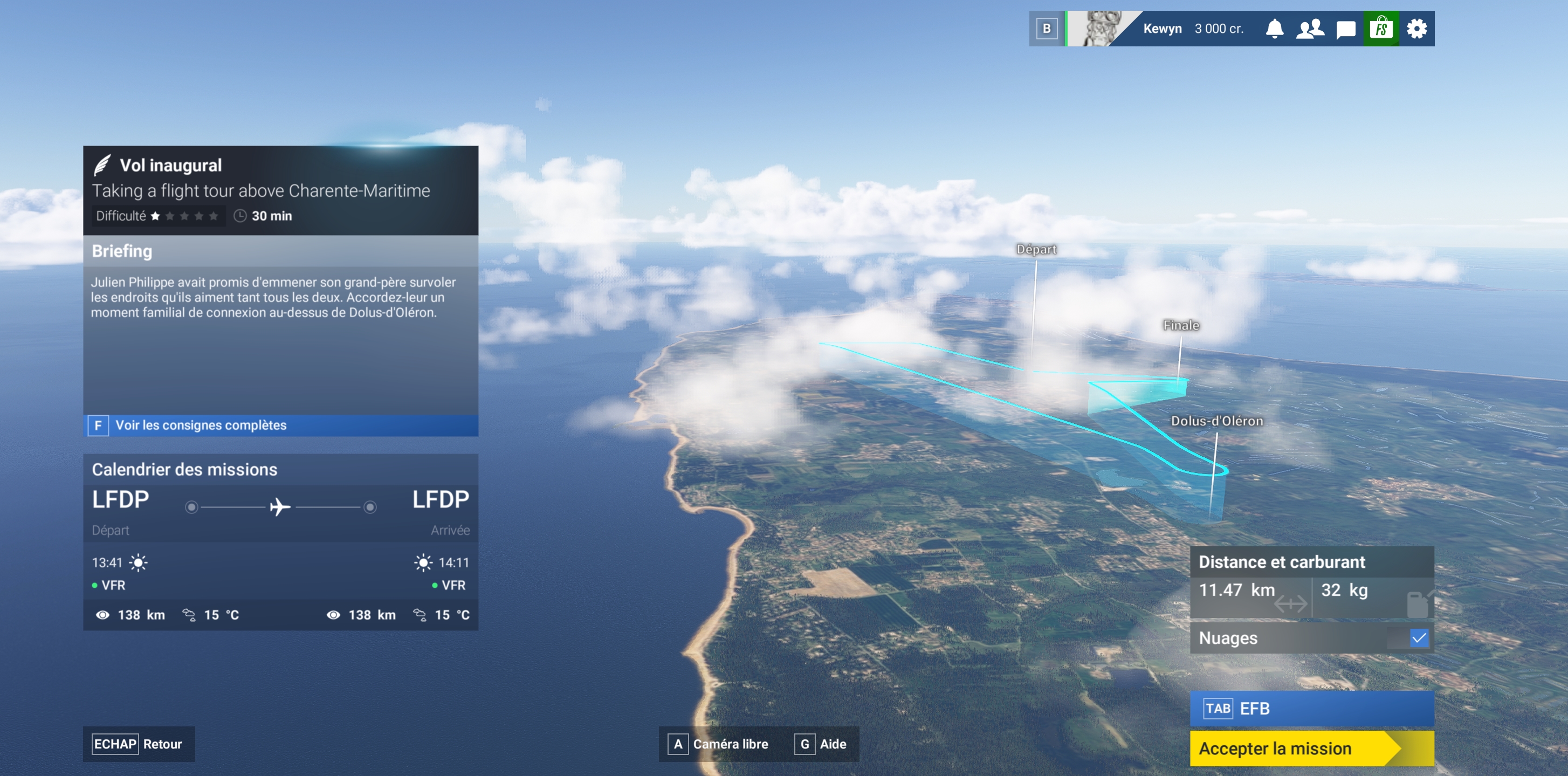Image resolution: width=1568 pixels, height=776 pixels.
Task: Open settings with the gear icon
Action: pyautogui.click(x=1416, y=29)
